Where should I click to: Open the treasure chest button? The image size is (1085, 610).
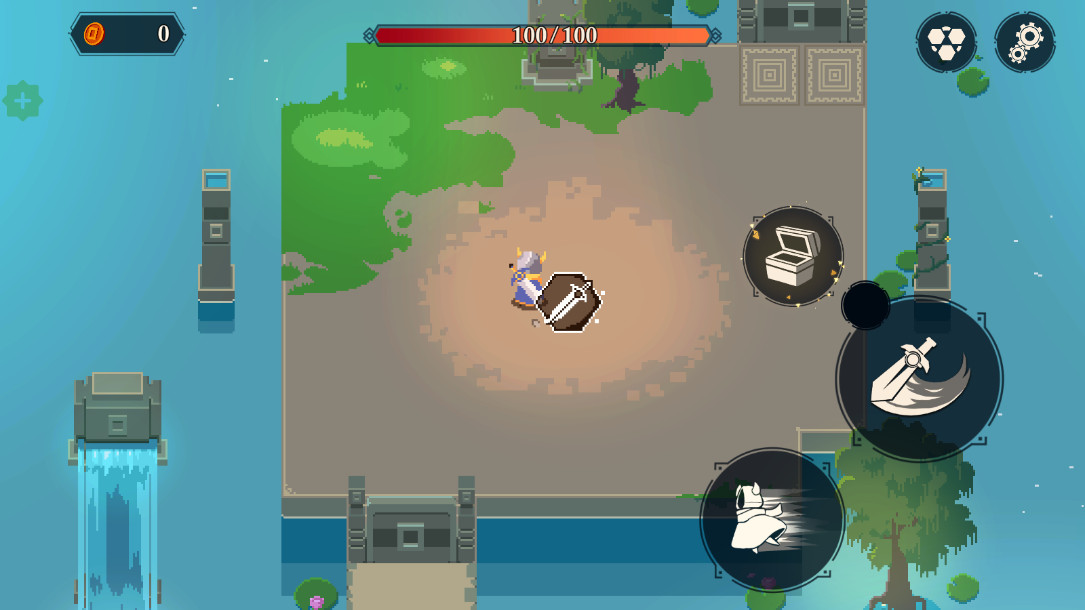(x=793, y=257)
